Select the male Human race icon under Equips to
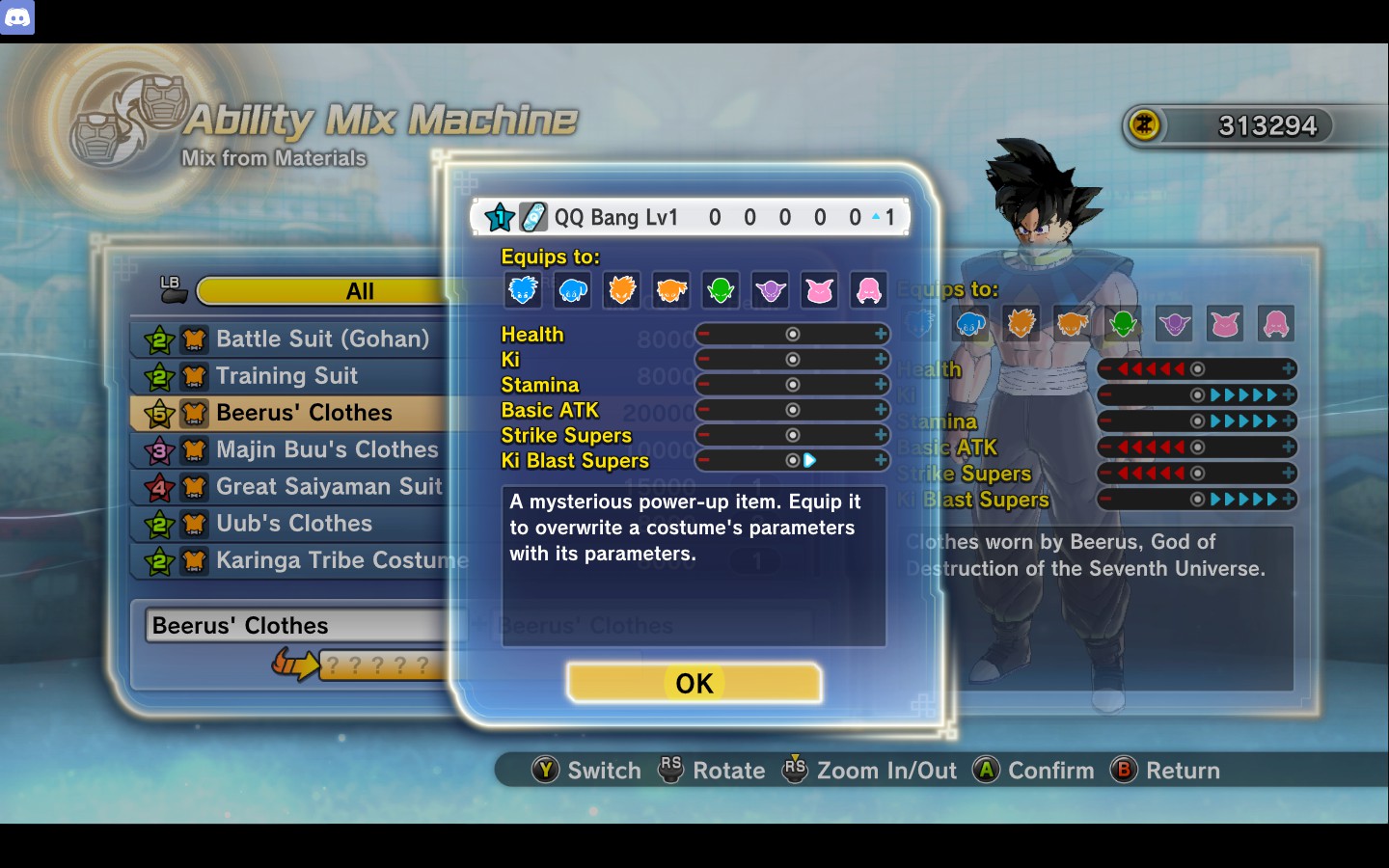 pyautogui.click(x=523, y=289)
